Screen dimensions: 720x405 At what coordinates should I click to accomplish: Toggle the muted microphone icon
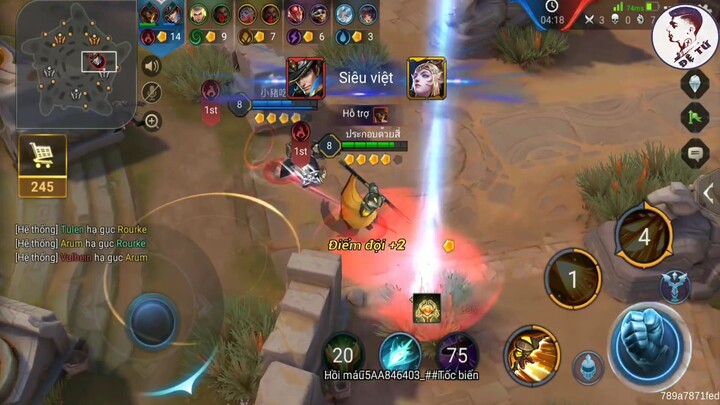pyautogui.click(x=152, y=93)
